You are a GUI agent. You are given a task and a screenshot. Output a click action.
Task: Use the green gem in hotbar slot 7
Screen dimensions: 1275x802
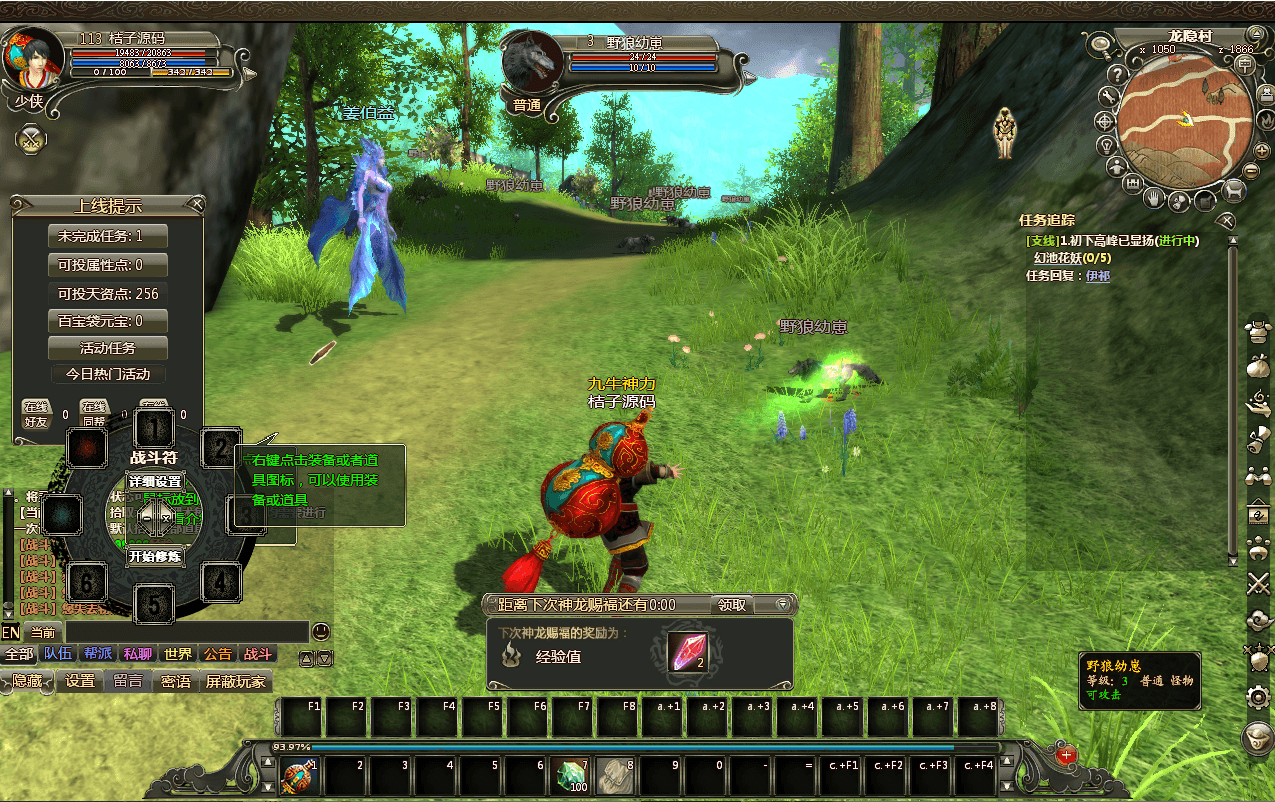(571, 774)
